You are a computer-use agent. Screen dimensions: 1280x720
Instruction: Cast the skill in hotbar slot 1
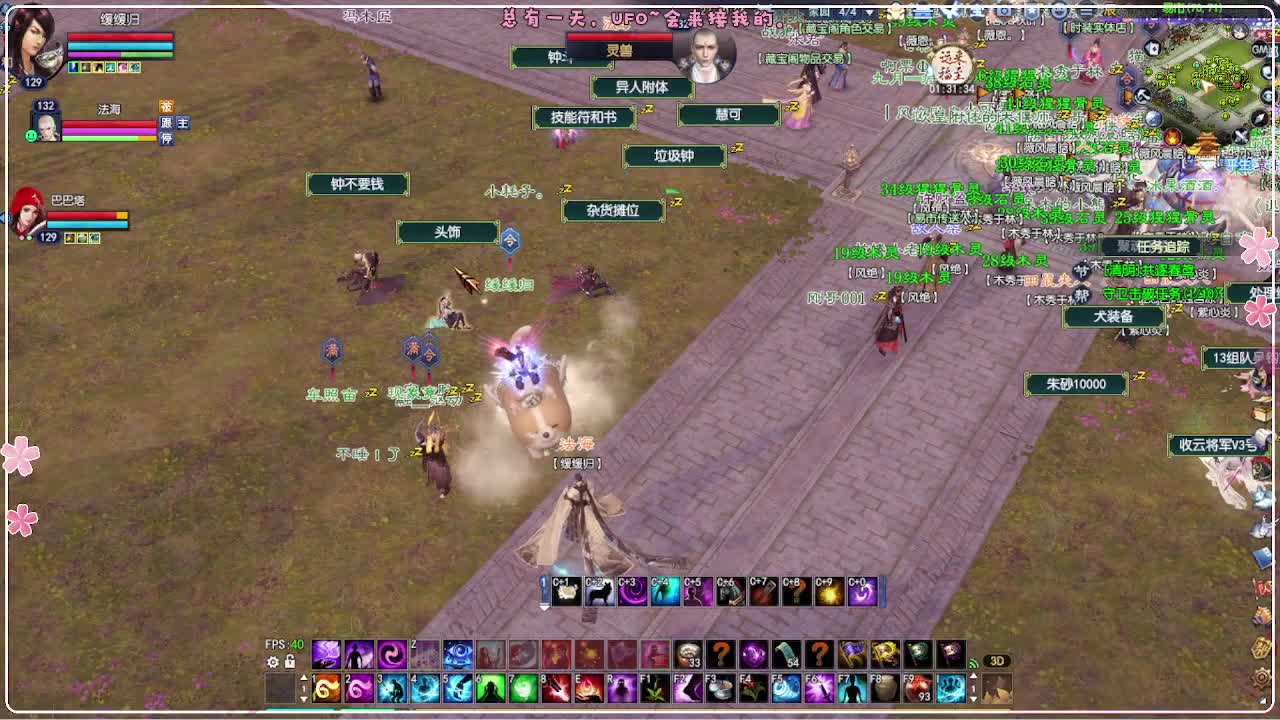(x=326, y=687)
